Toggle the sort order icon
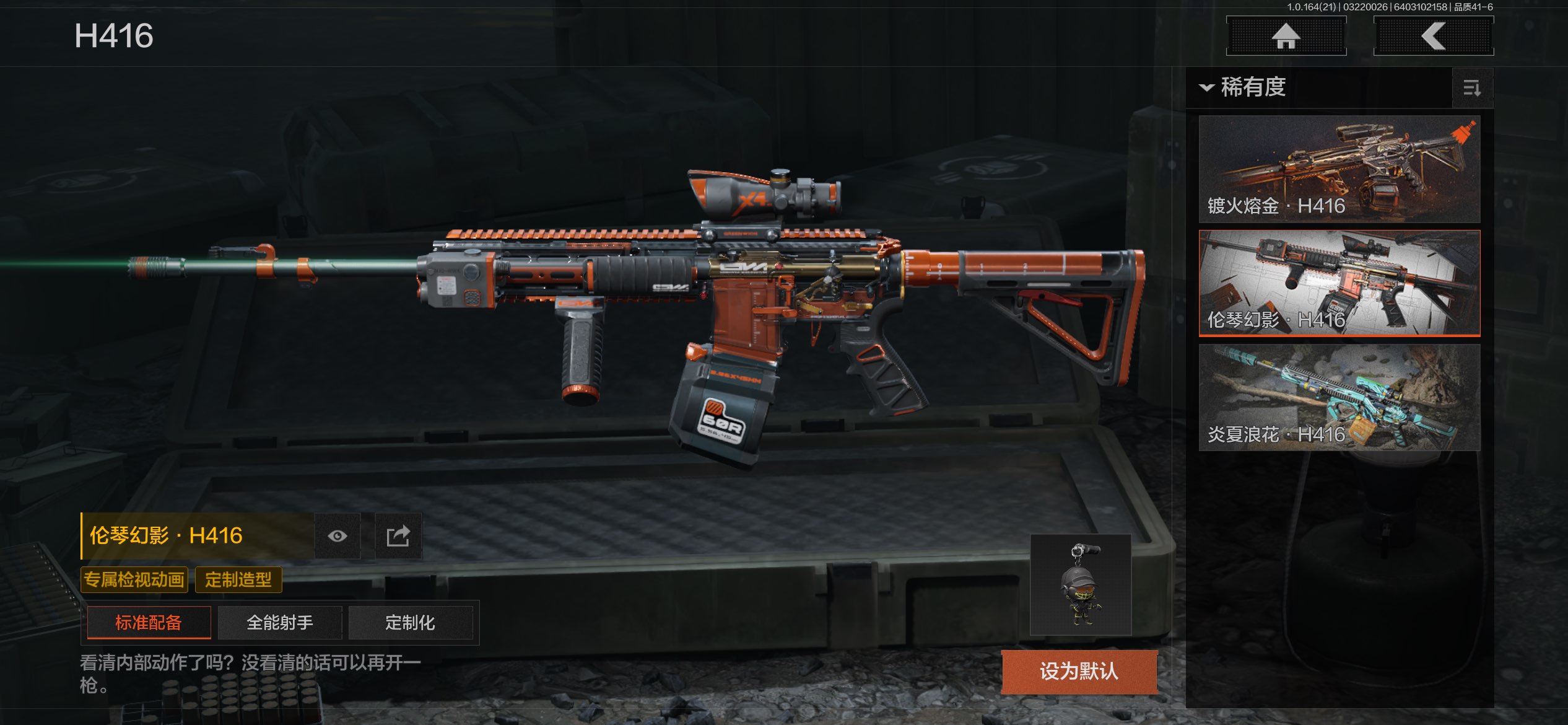The height and width of the screenshot is (725, 1568). tap(1471, 89)
